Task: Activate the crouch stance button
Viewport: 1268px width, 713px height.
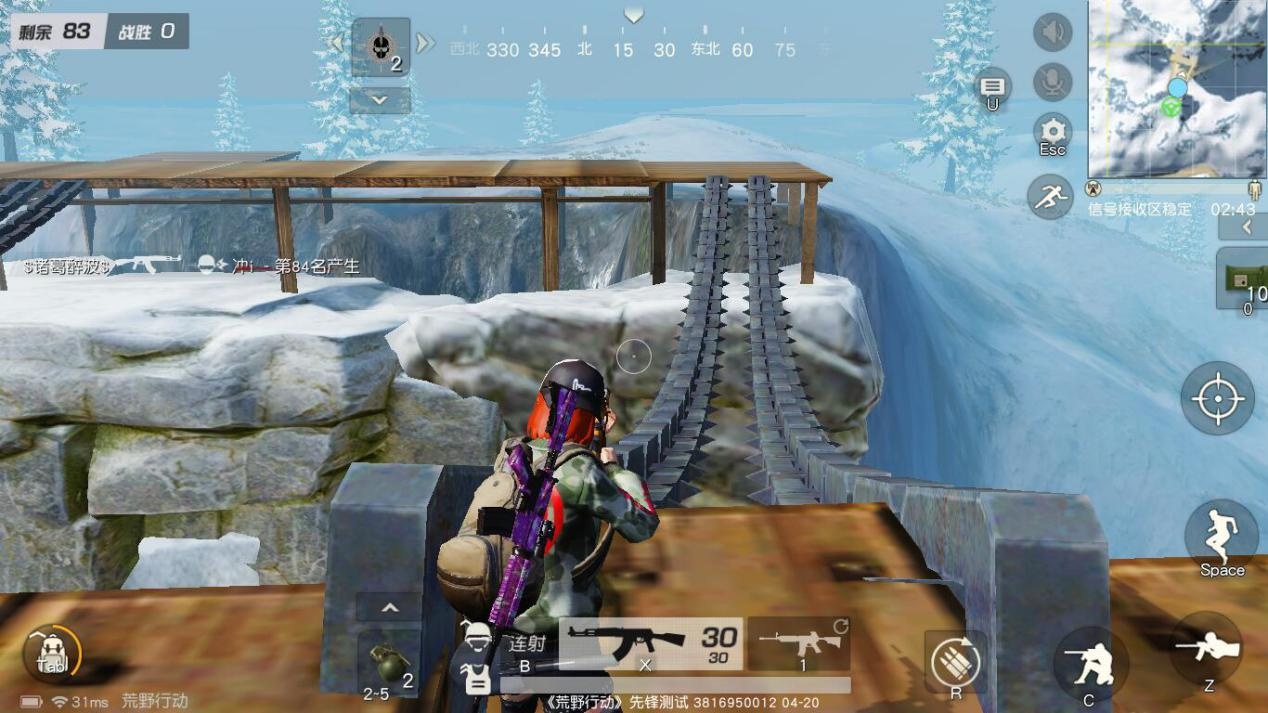Action: coord(1088,664)
